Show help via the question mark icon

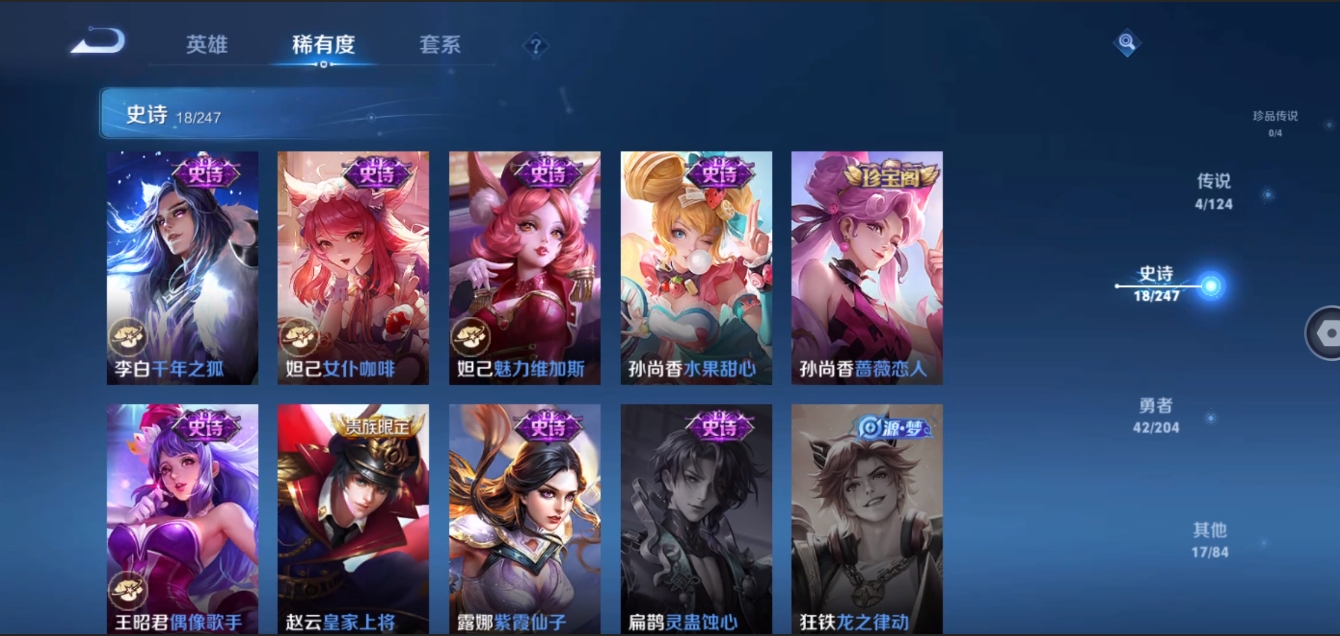[x=536, y=46]
